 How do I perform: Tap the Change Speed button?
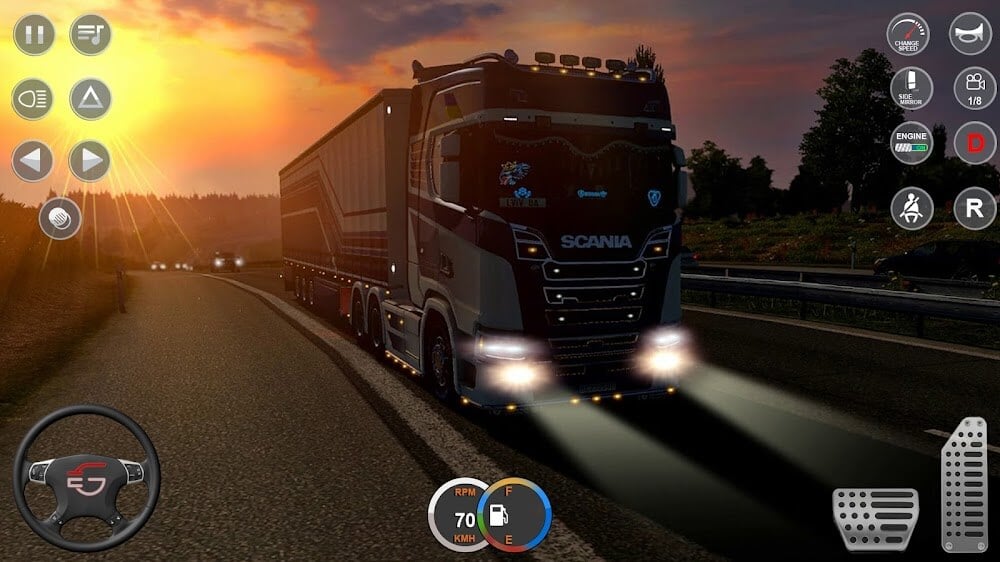click(x=908, y=35)
